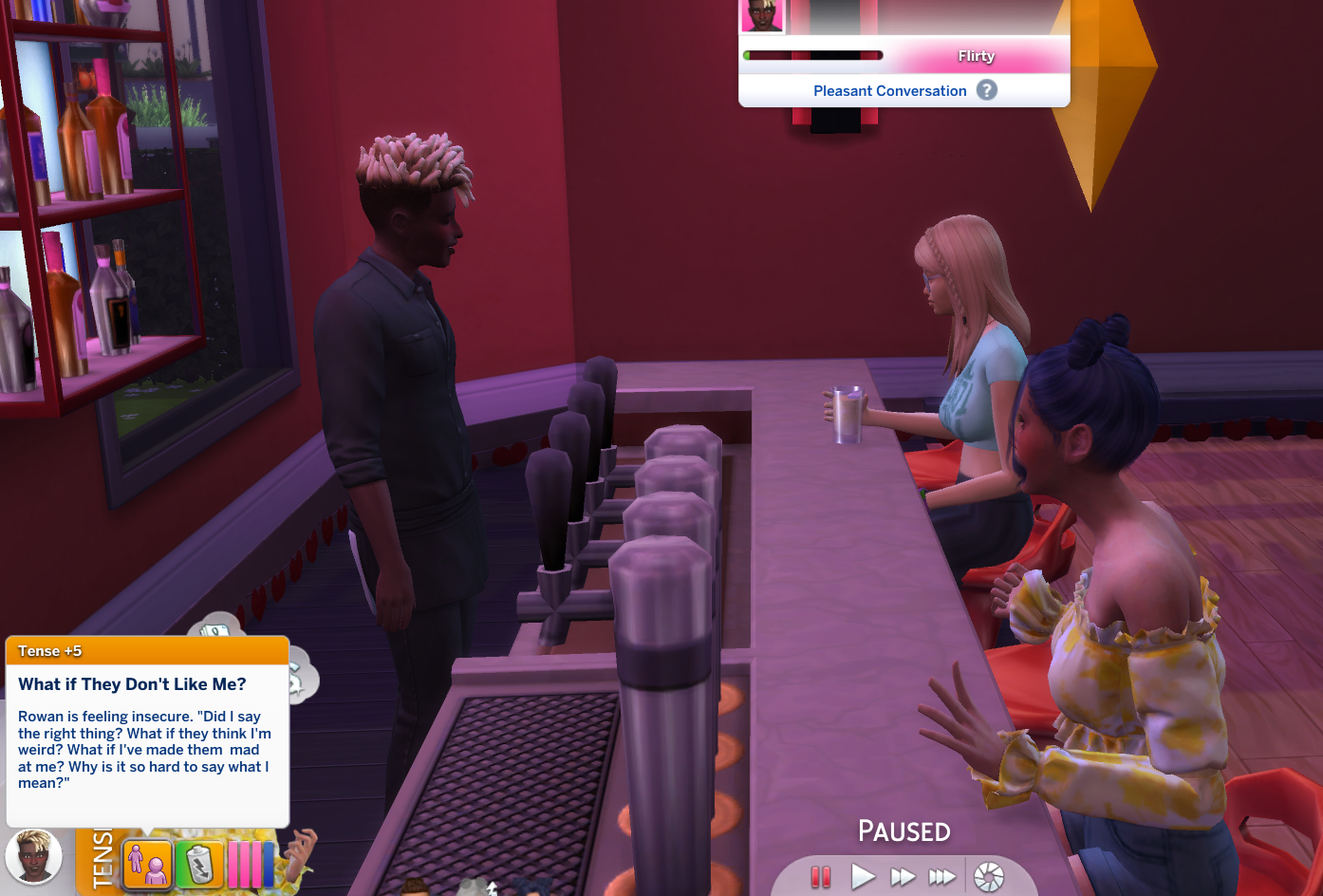
Task: Open the Relationships panel icon
Action: coord(149,863)
